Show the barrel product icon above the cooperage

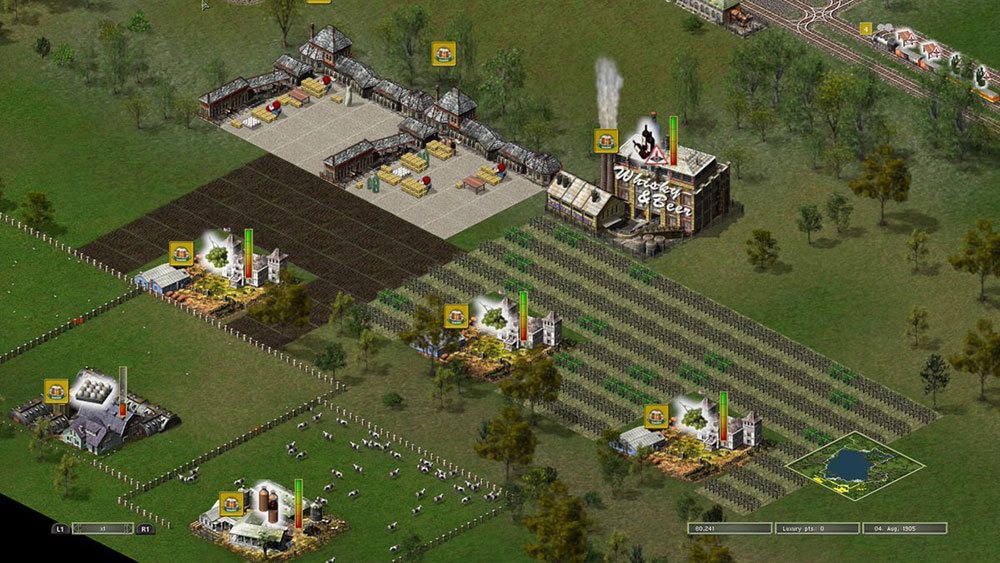click(x=93, y=389)
